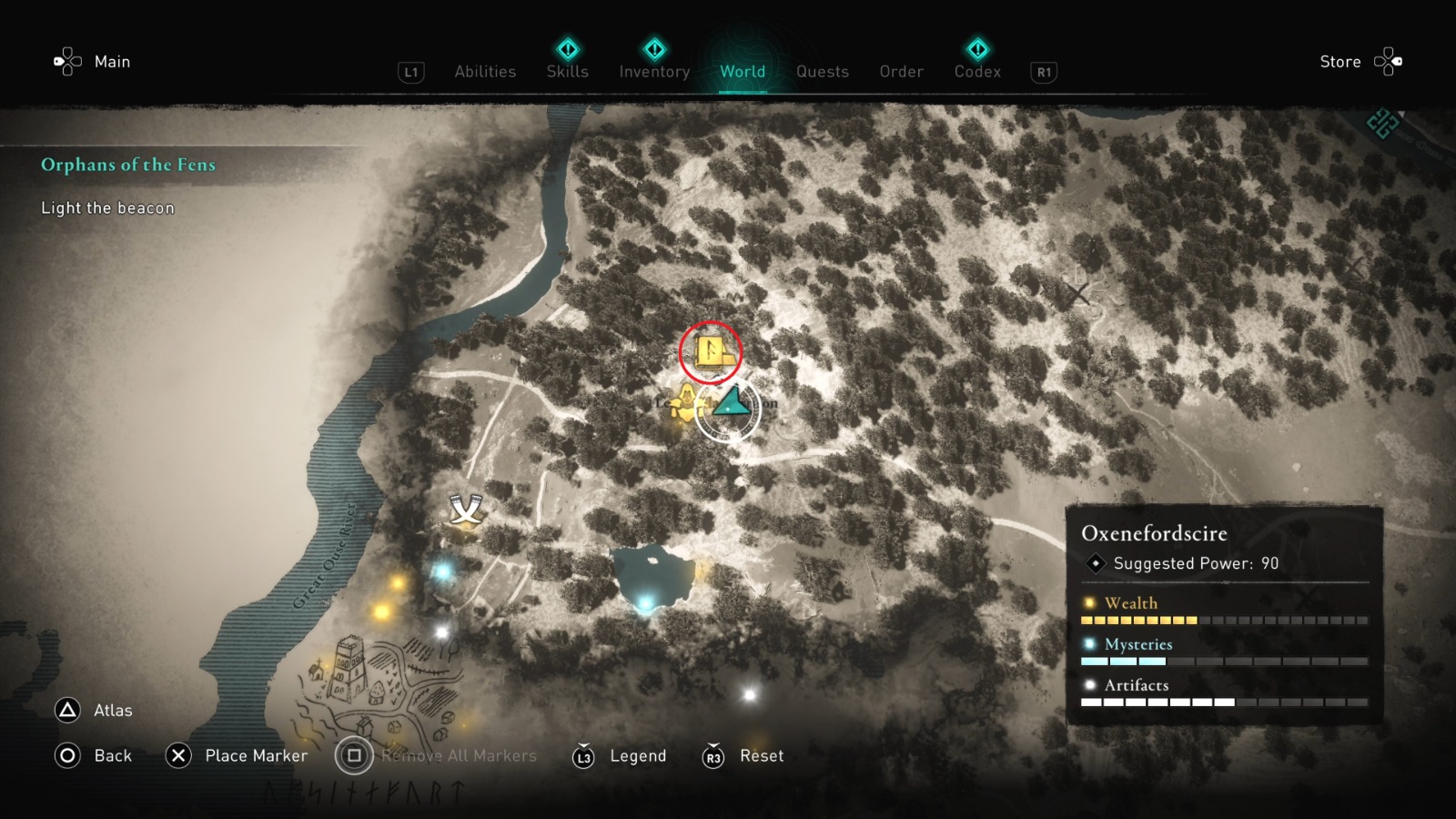Click the Suggested Power diamond icon

[x=1095, y=563]
